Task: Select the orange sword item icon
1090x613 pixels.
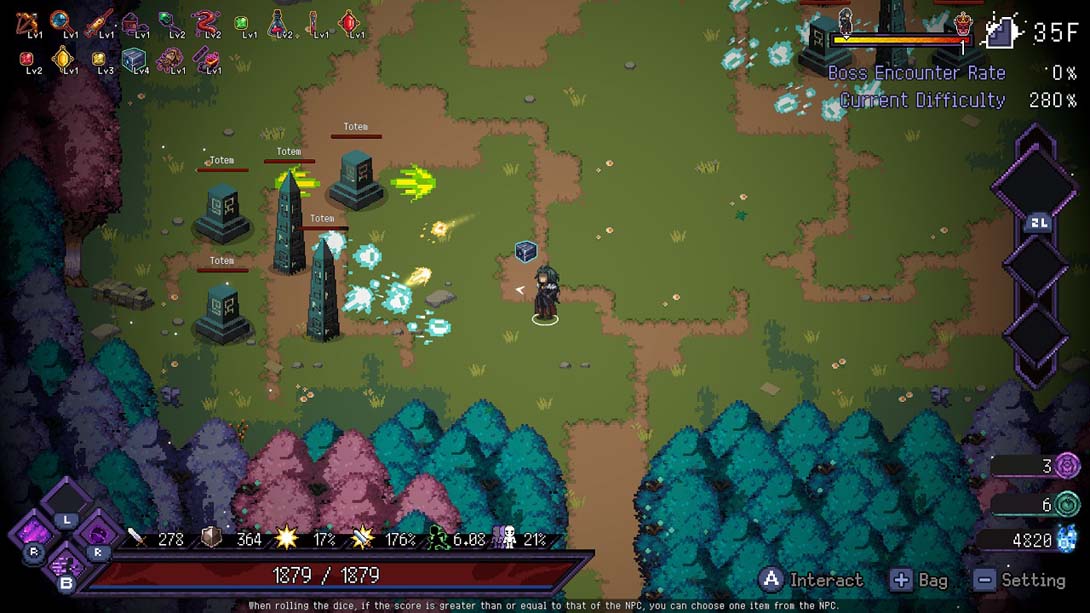Action: click(99, 21)
